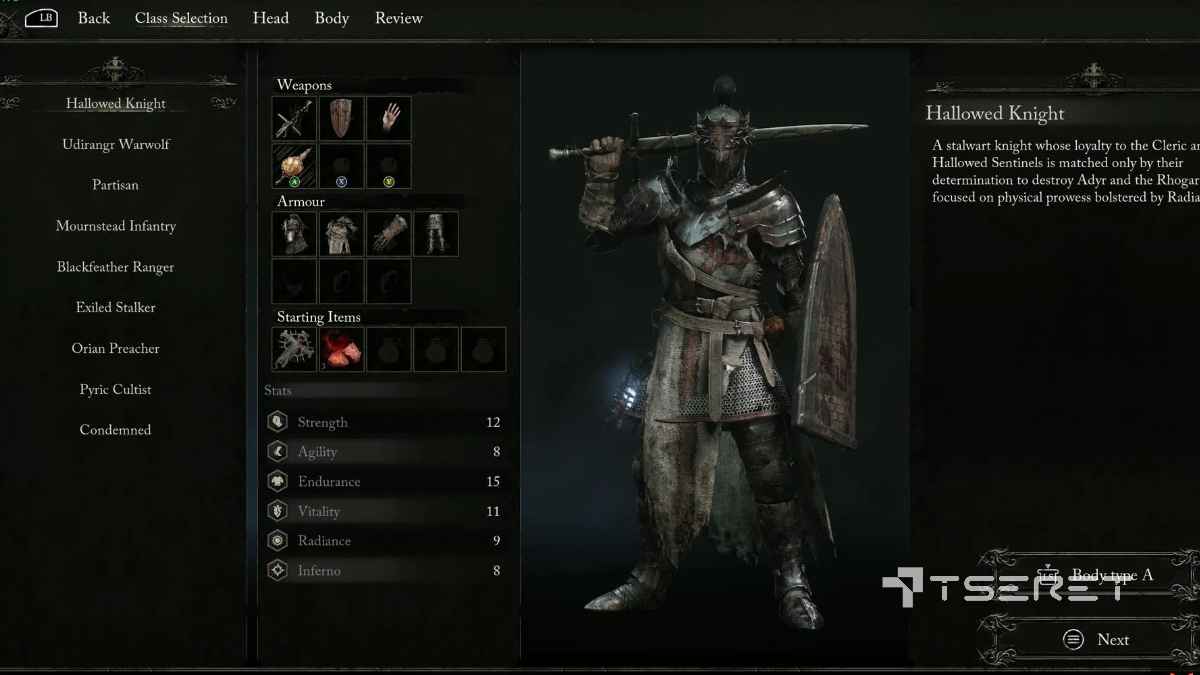Inspect the sword weapon slot
The height and width of the screenshot is (675, 1200).
coord(294,119)
